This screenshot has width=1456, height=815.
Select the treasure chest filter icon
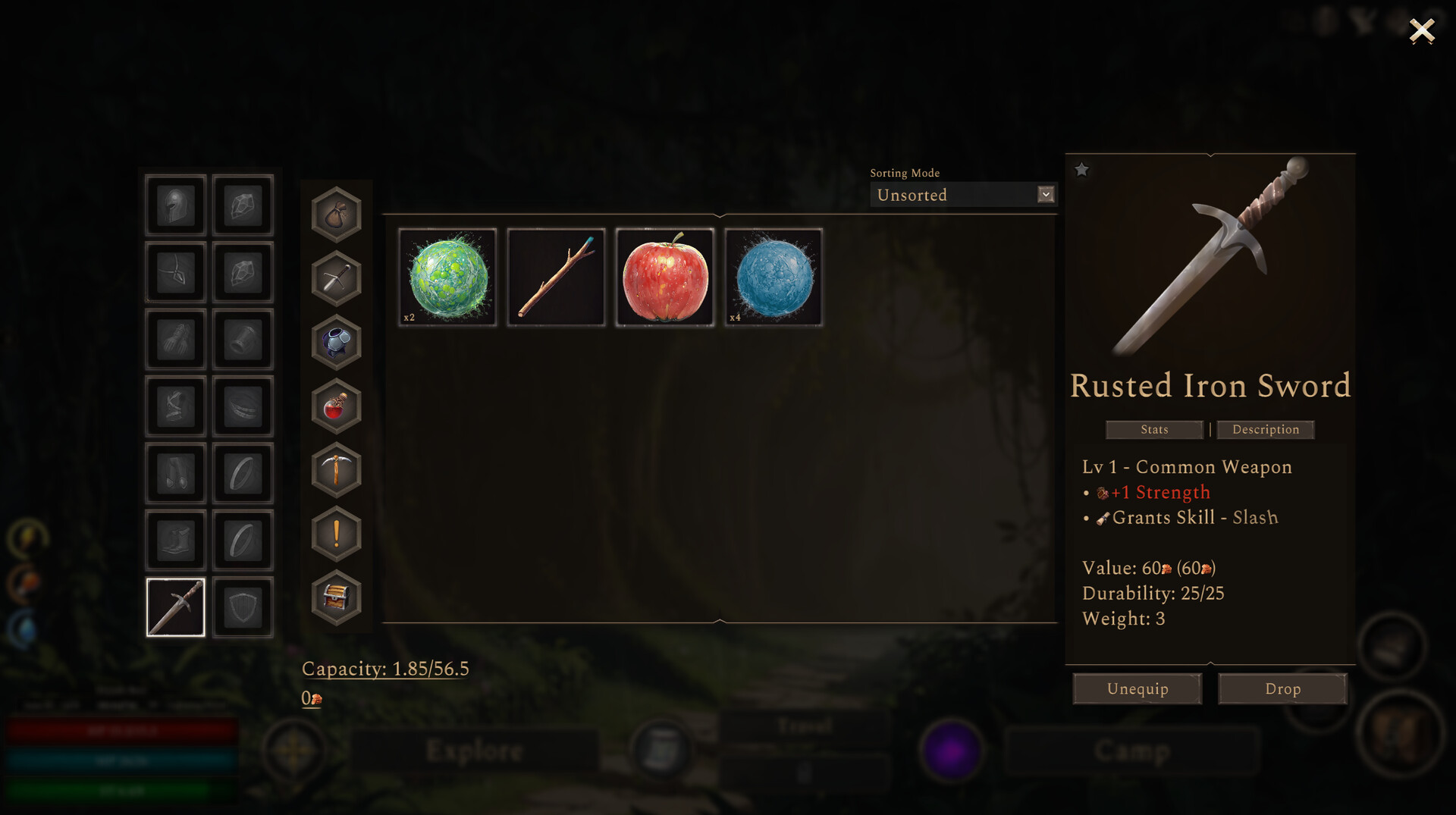coord(336,597)
